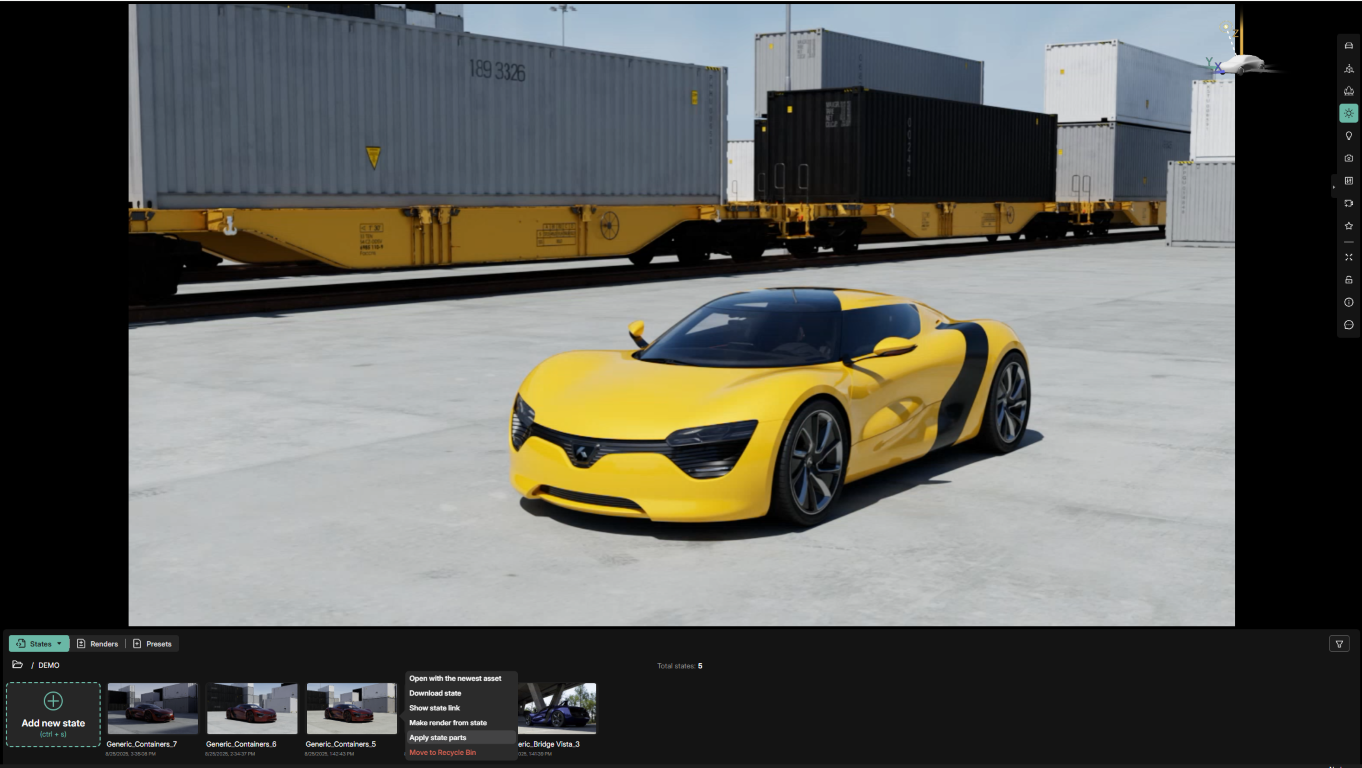Select the Generic_Containers_5 state thumbnail
Screen dimensions: 1362x768
351,708
